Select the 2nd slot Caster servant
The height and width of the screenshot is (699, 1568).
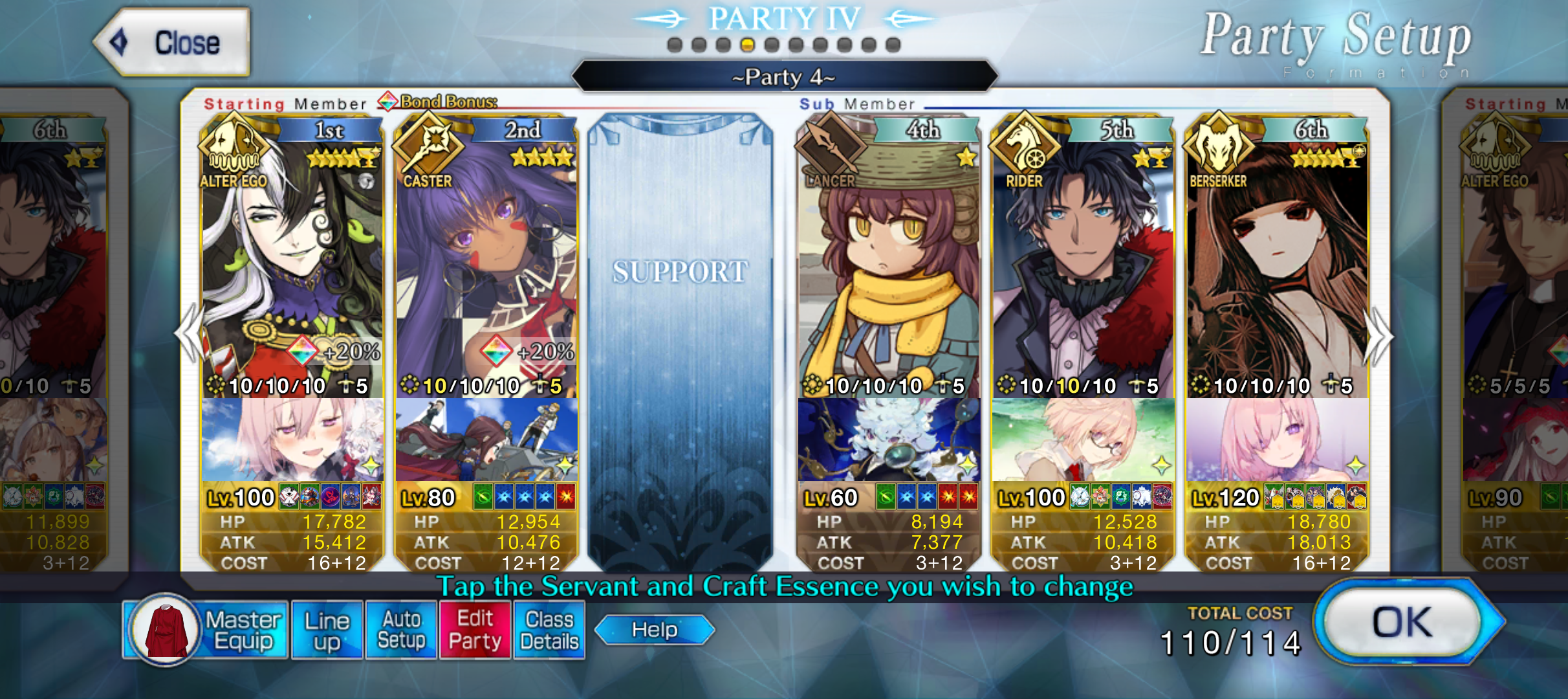(x=486, y=259)
